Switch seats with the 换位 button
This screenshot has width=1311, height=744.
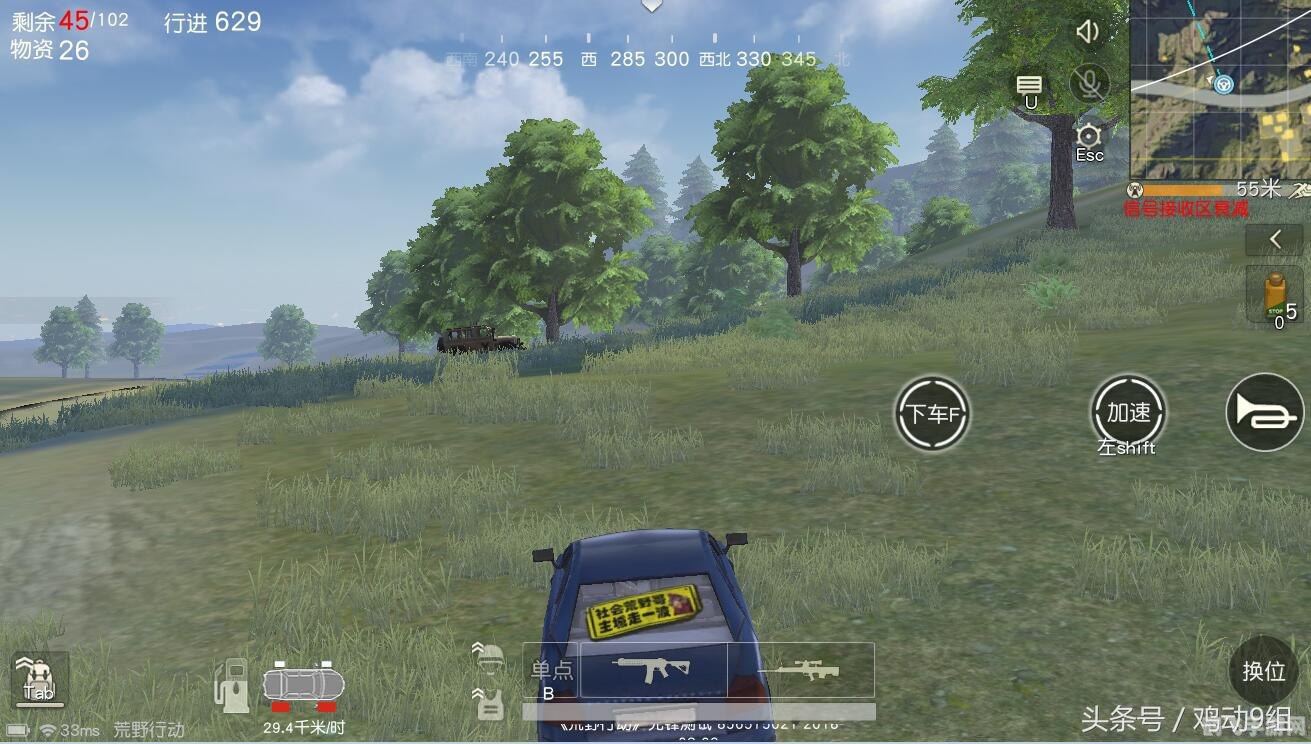[x=1263, y=670]
